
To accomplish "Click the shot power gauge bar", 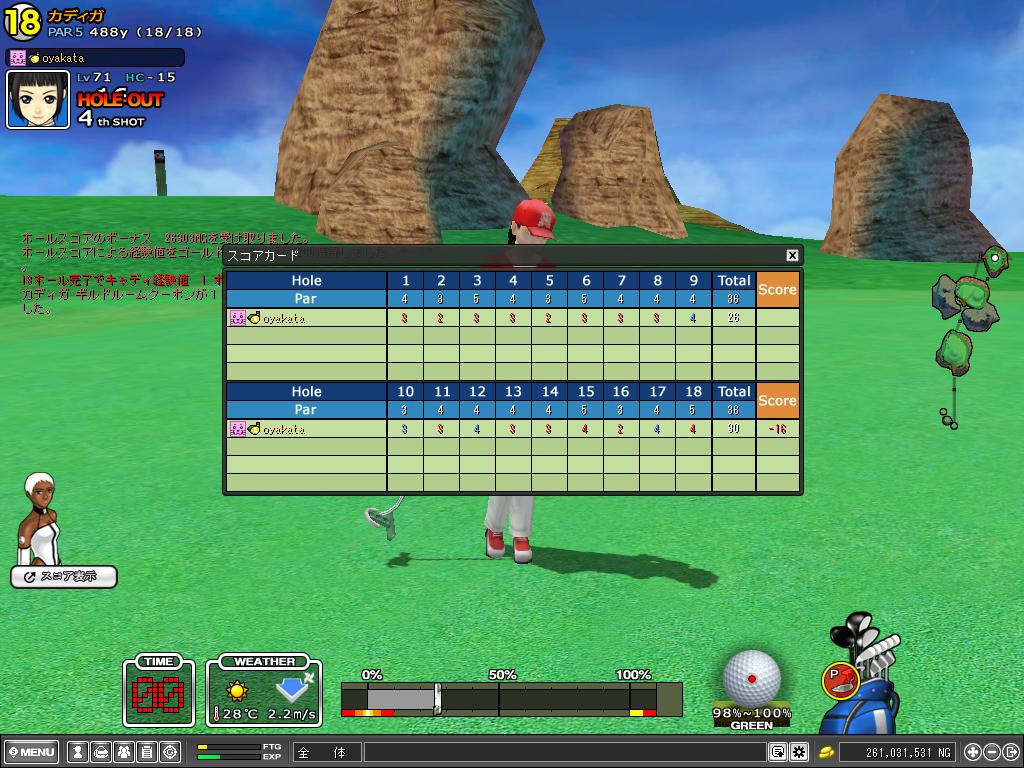I will pos(510,698).
